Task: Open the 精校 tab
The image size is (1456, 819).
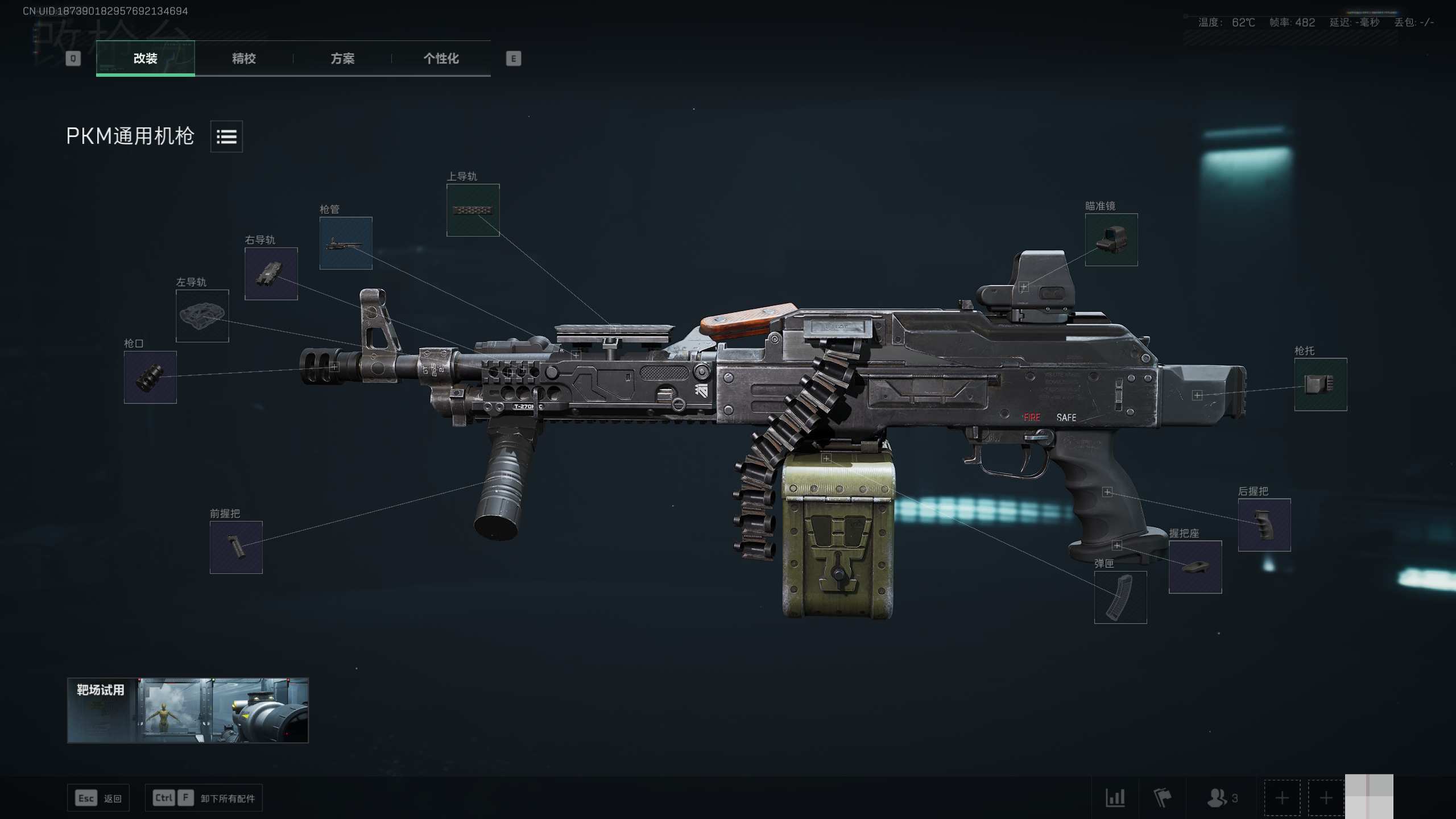Action: point(244,58)
